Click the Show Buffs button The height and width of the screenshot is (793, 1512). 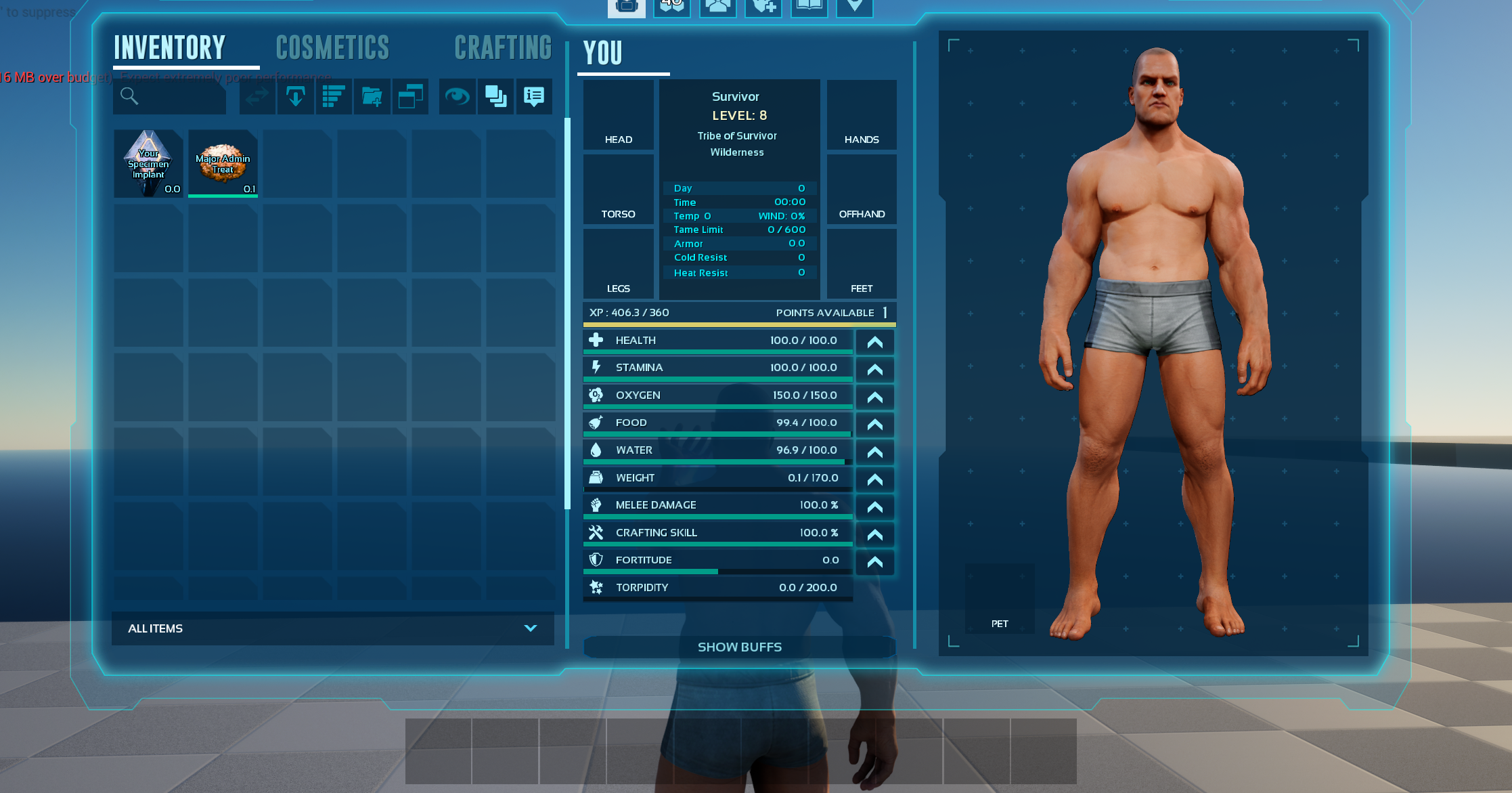coord(739,647)
